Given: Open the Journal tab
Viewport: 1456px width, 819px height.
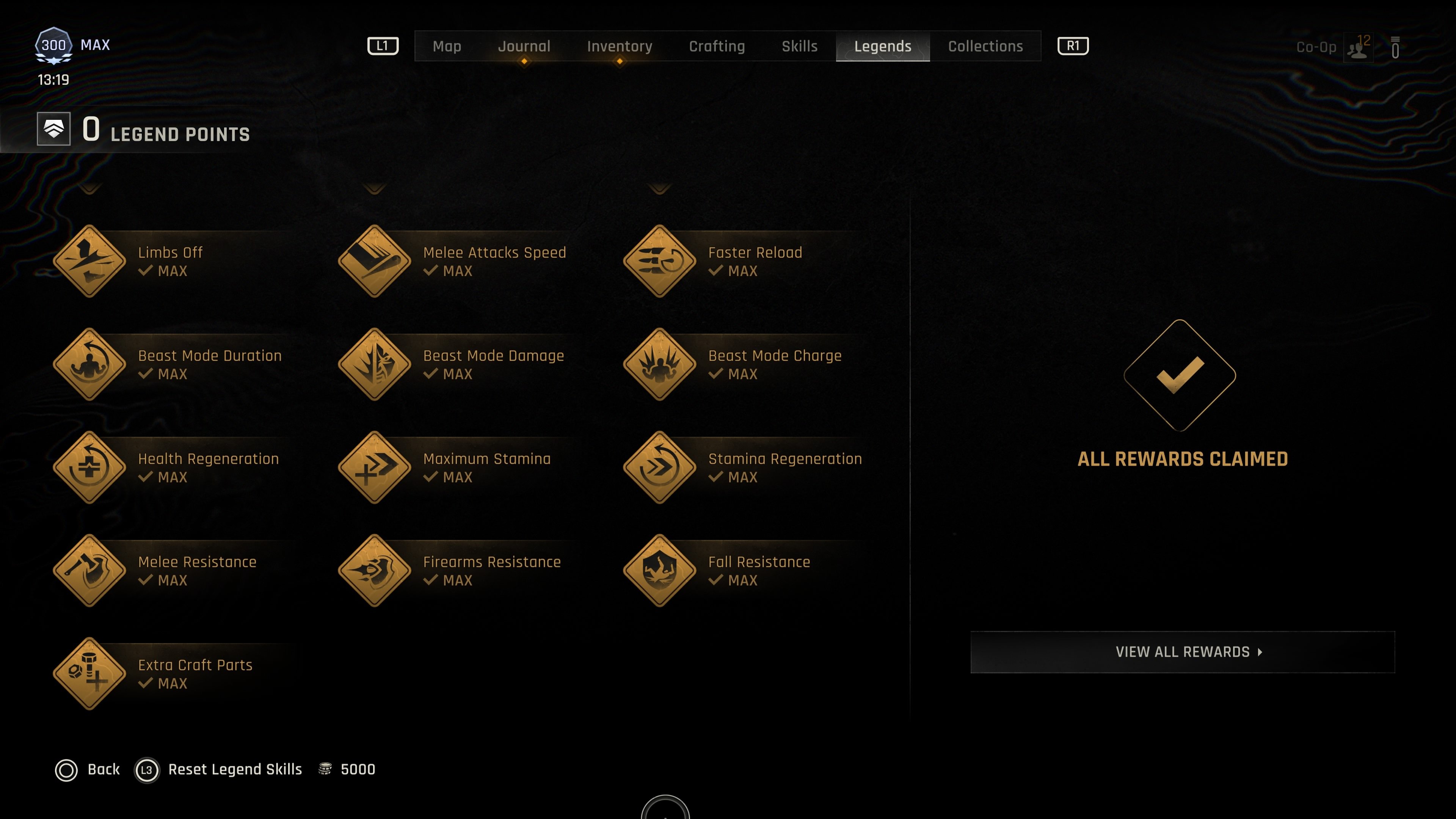Looking at the screenshot, I should pos(524,46).
